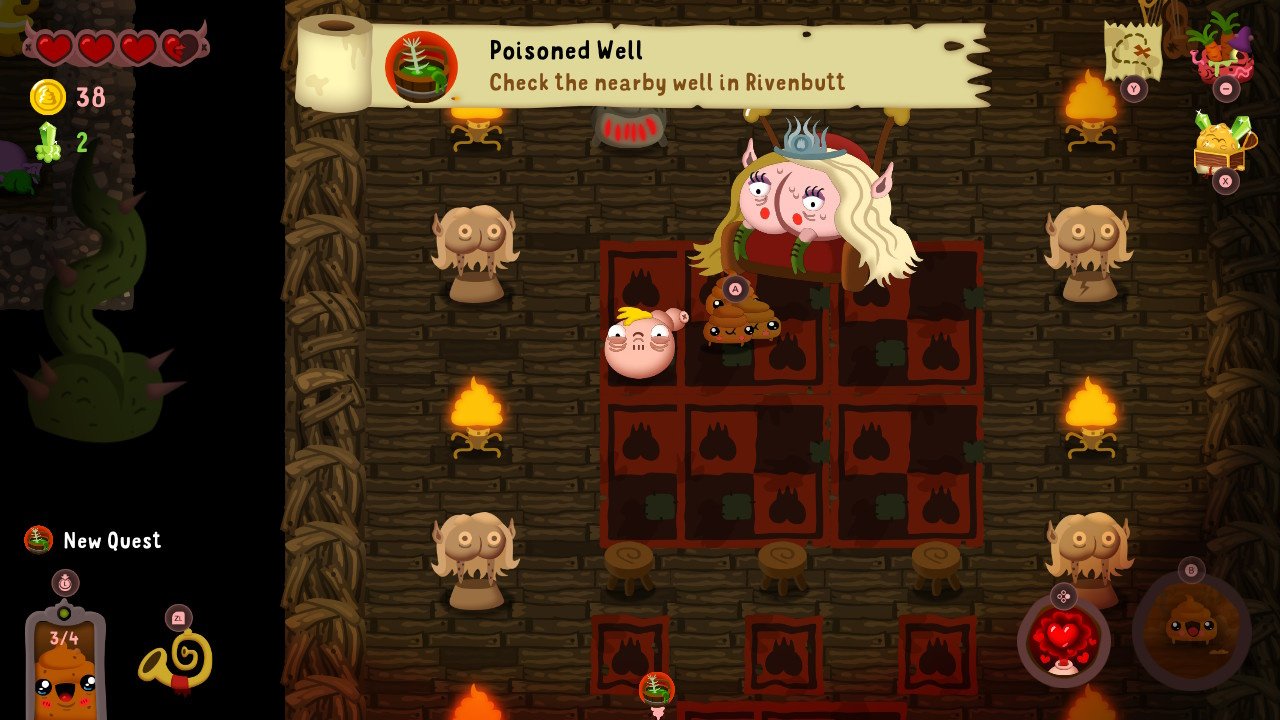This screenshot has width=1280, height=720.
Task: Use the poop companion ability icon
Action: 1191,626
